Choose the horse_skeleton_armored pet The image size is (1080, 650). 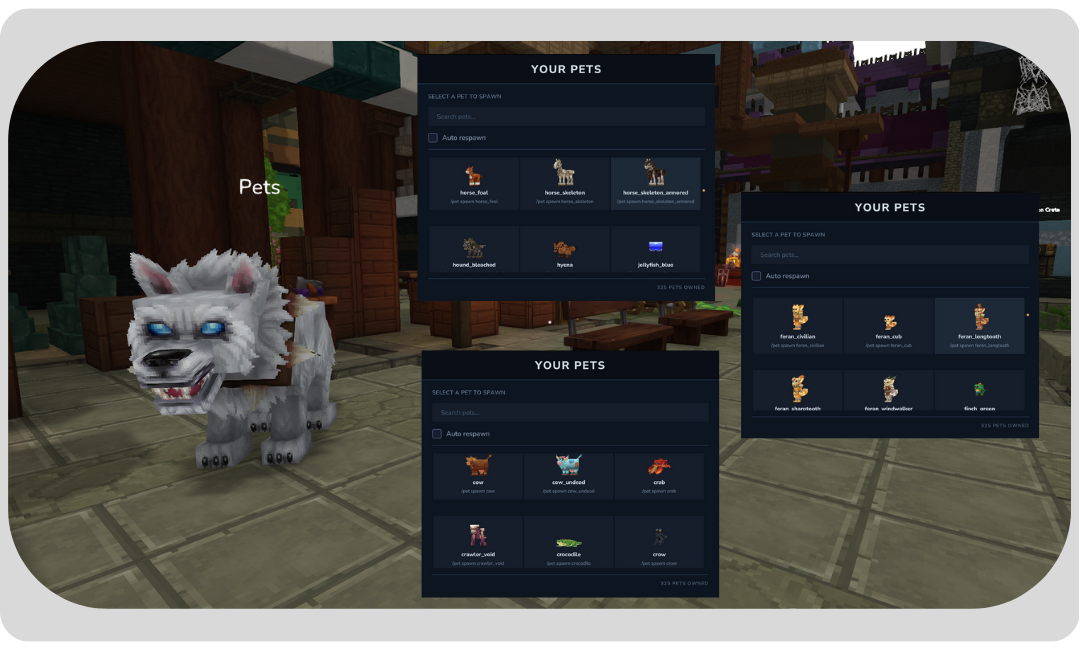pos(655,183)
